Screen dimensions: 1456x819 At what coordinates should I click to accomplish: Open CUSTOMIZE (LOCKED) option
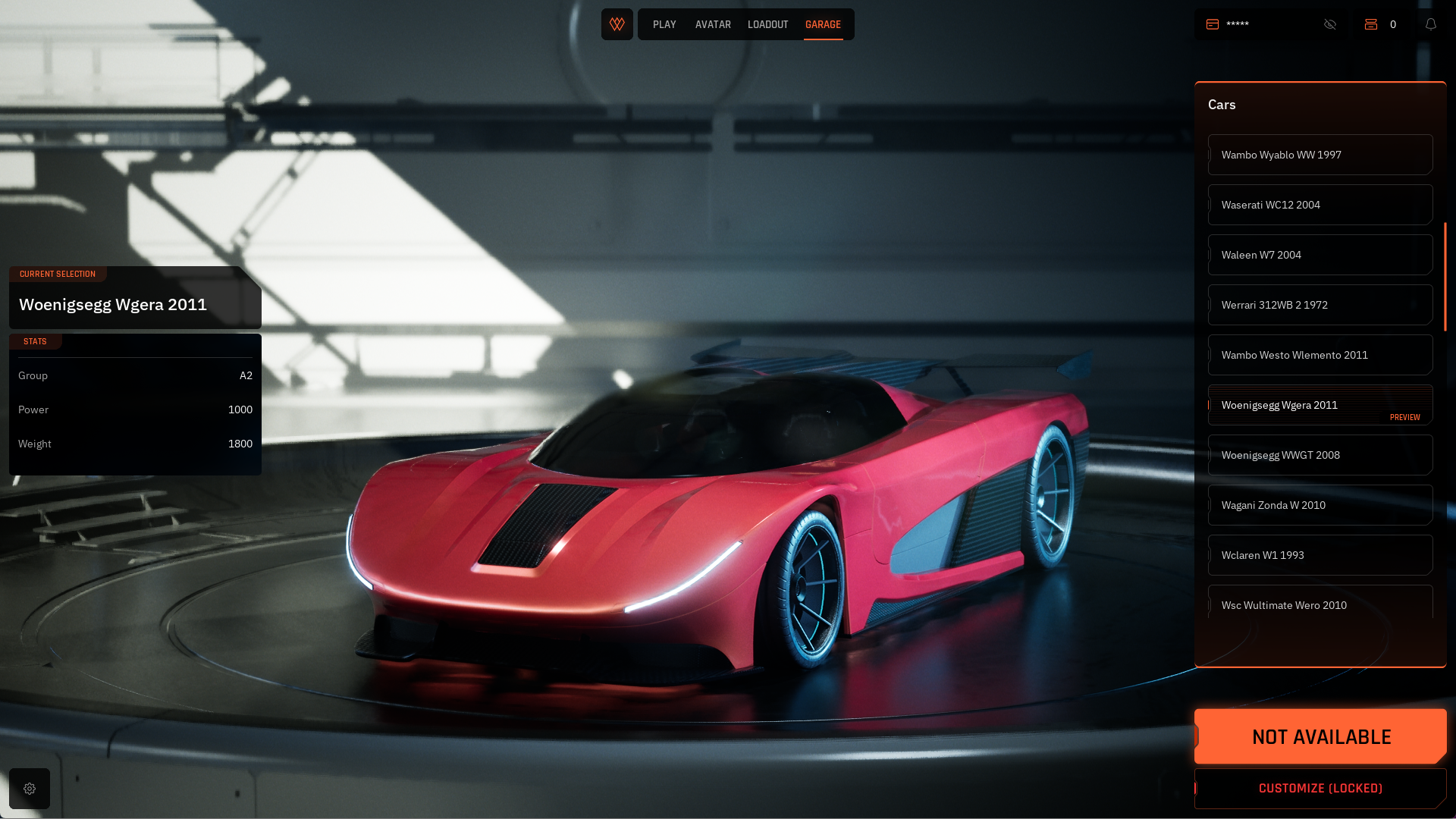coord(1320,789)
